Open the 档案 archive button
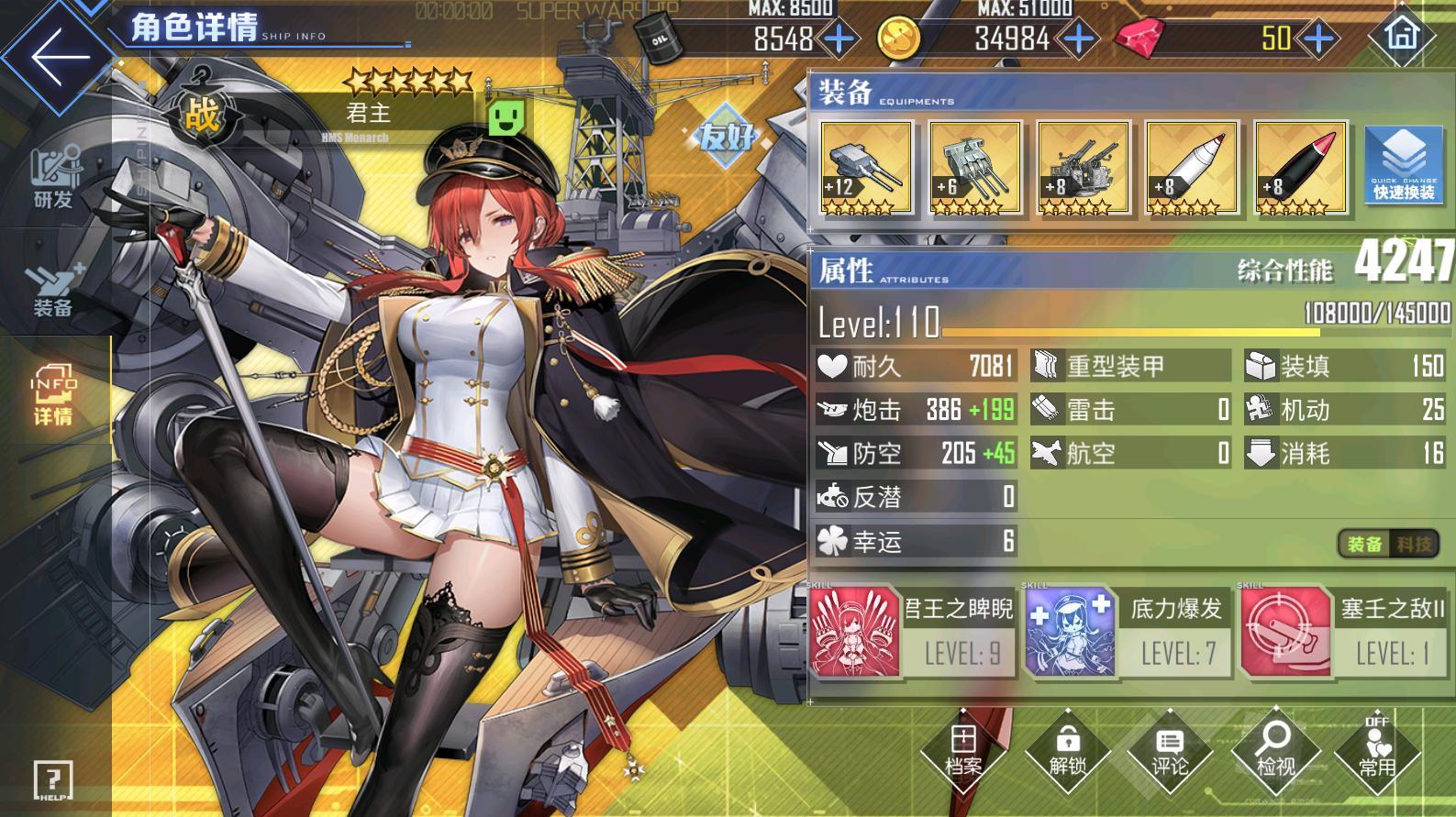 tap(963, 752)
